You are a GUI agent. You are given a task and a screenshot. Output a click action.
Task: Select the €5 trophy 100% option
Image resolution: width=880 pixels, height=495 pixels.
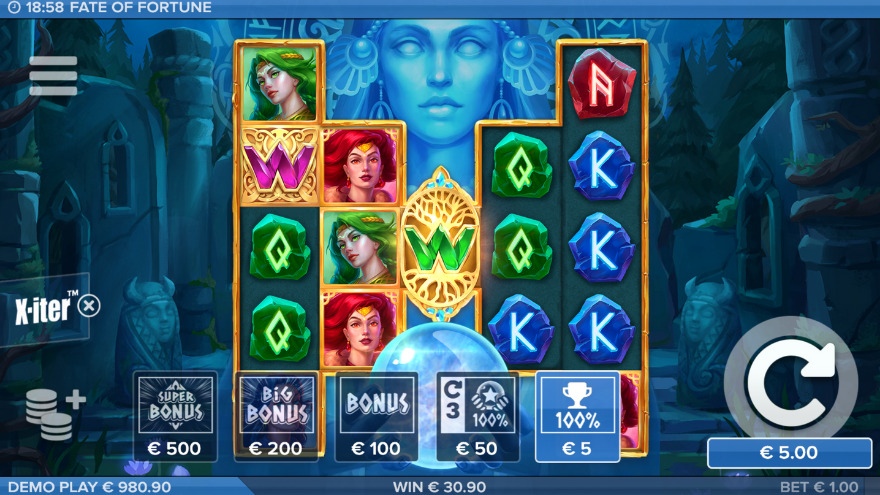(577, 416)
